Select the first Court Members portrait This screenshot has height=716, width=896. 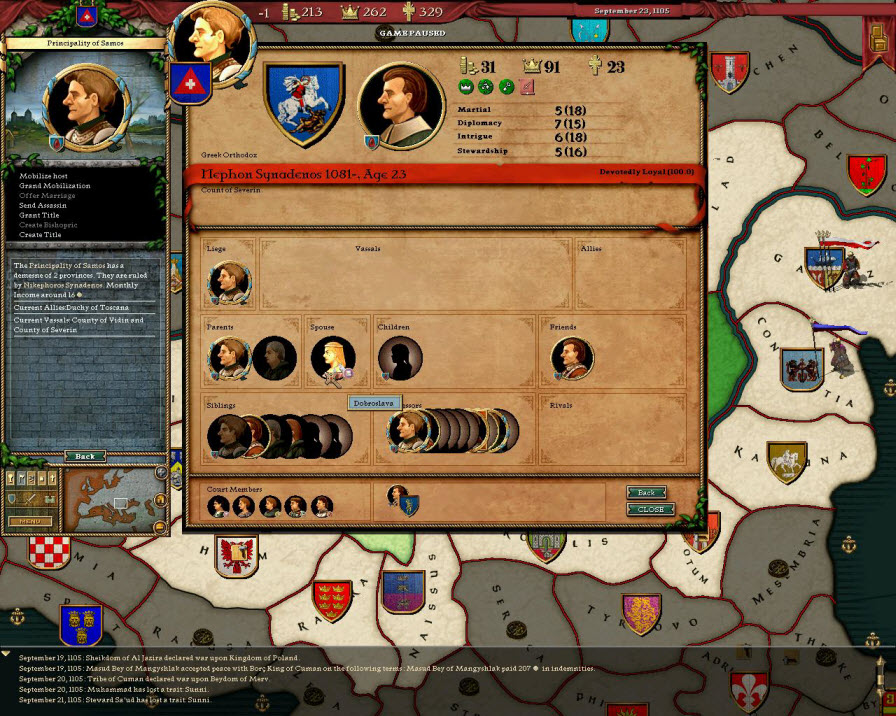pos(219,506)
